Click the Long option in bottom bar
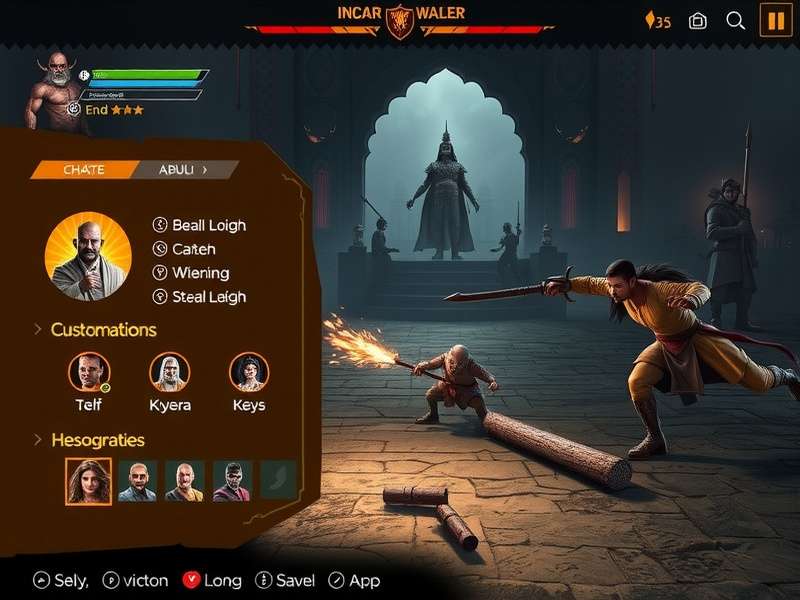The image size is (800, 600). tap(212, 580)
